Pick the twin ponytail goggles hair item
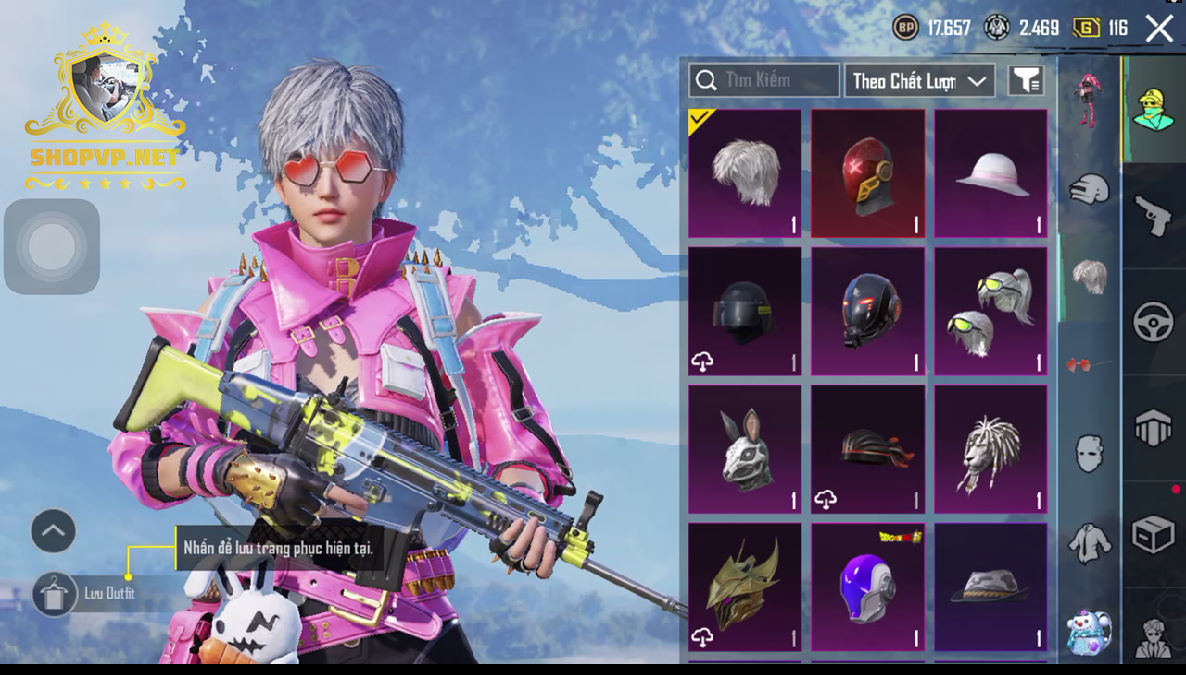This screenshot has width=1186, height=675. 991,311
